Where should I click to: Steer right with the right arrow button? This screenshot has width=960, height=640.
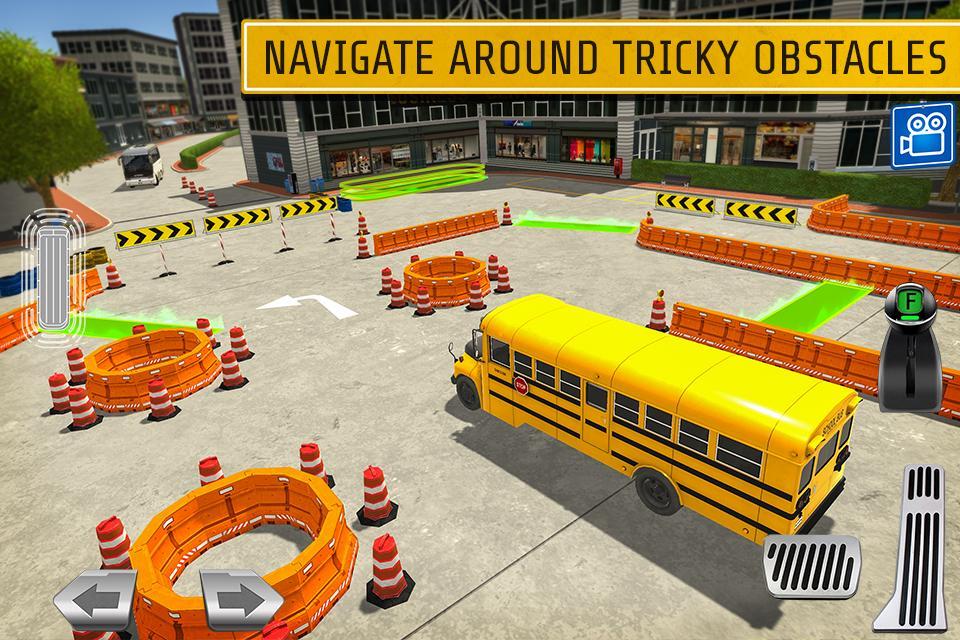(x=240, y=600)
